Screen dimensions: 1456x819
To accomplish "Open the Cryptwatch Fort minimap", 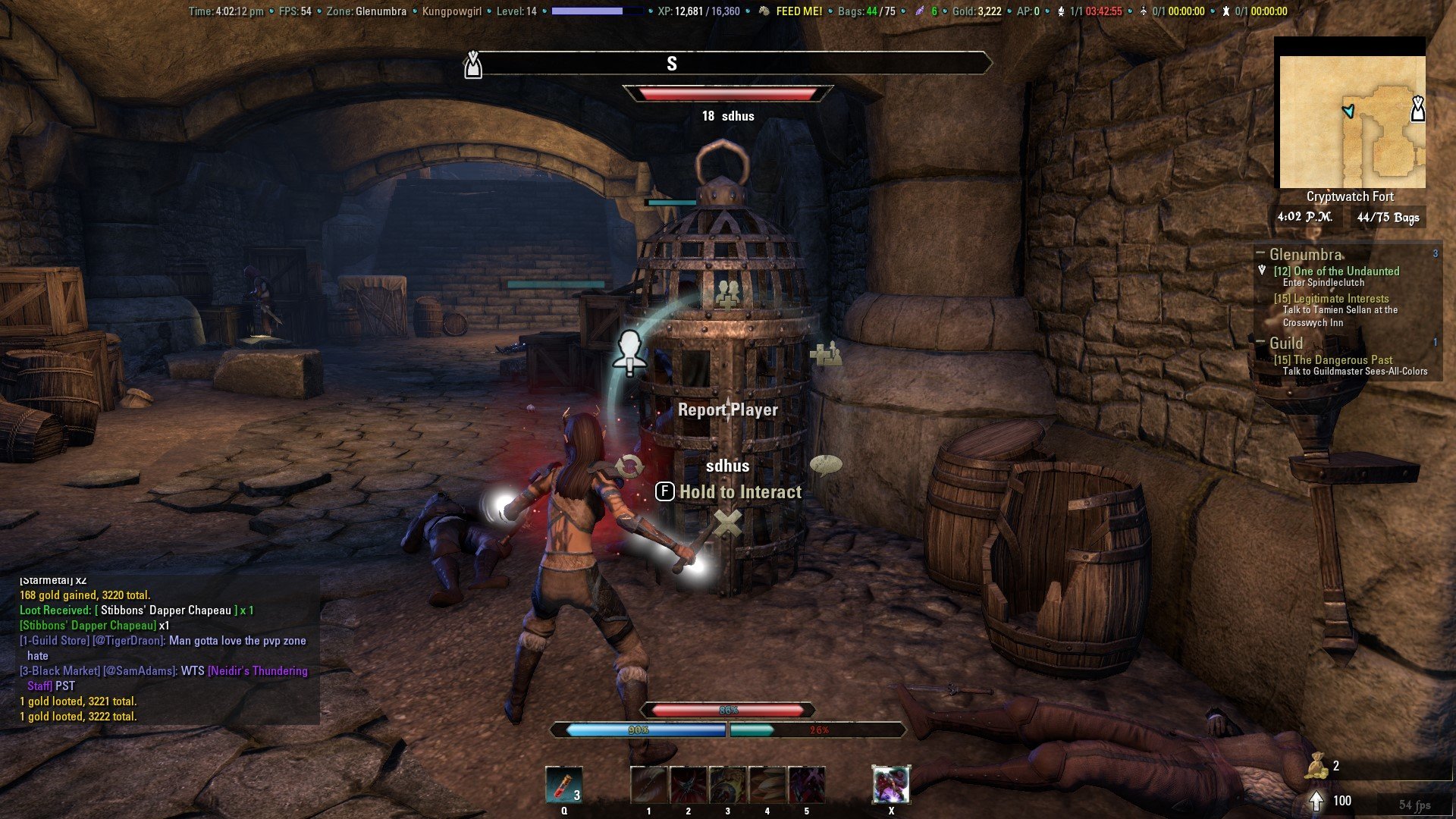I will point(1352,121).
